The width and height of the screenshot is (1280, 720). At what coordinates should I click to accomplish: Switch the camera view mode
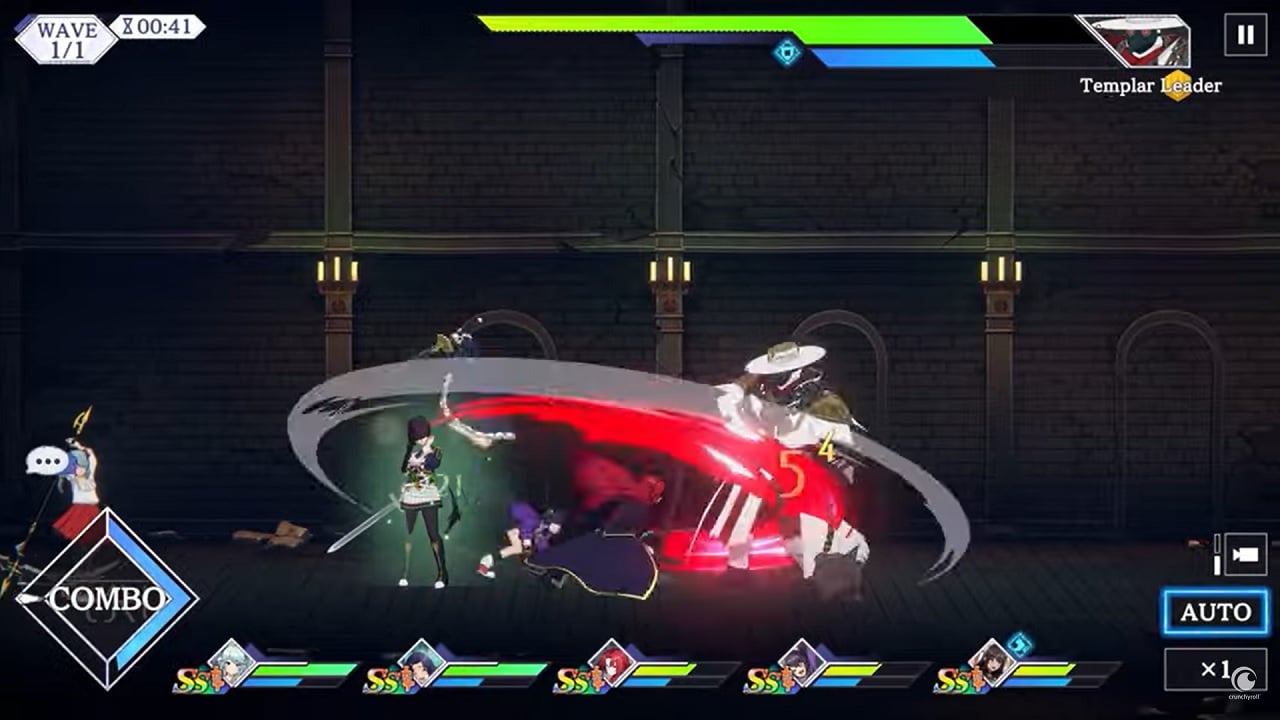(x=1245, y=555)
